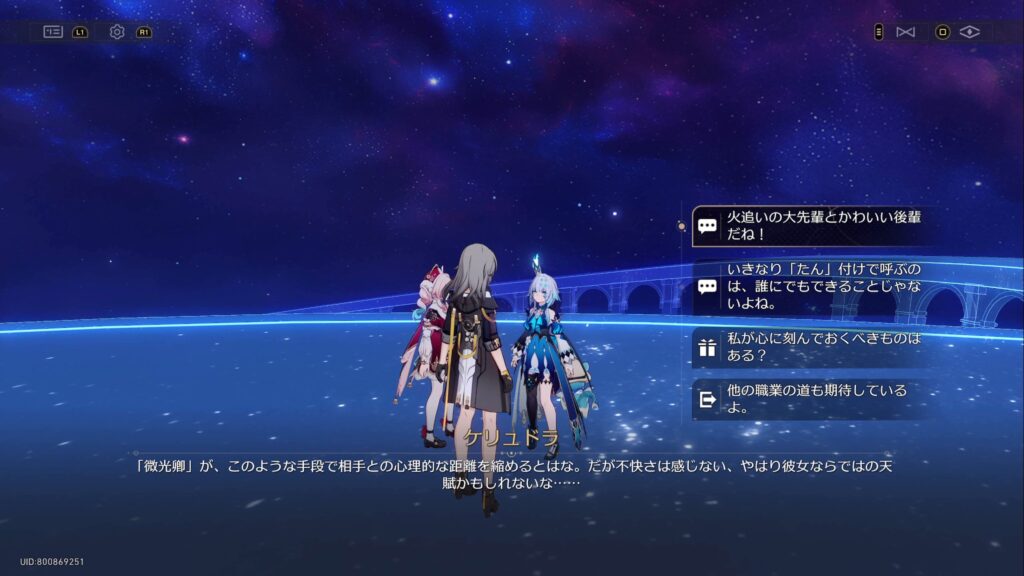This screenshot has height=576, width=1024.
Task: Click the bowtie-shaped skip icon
Action: coord(906,32)
